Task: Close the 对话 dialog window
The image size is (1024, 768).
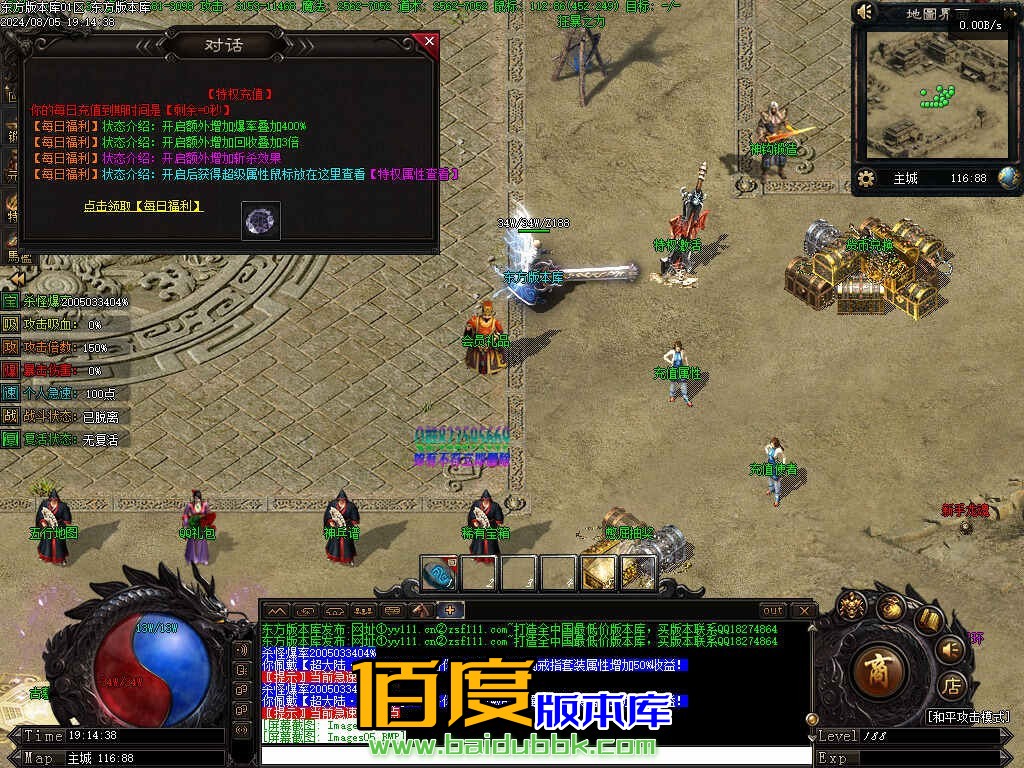Action: [x=429, y=41]
